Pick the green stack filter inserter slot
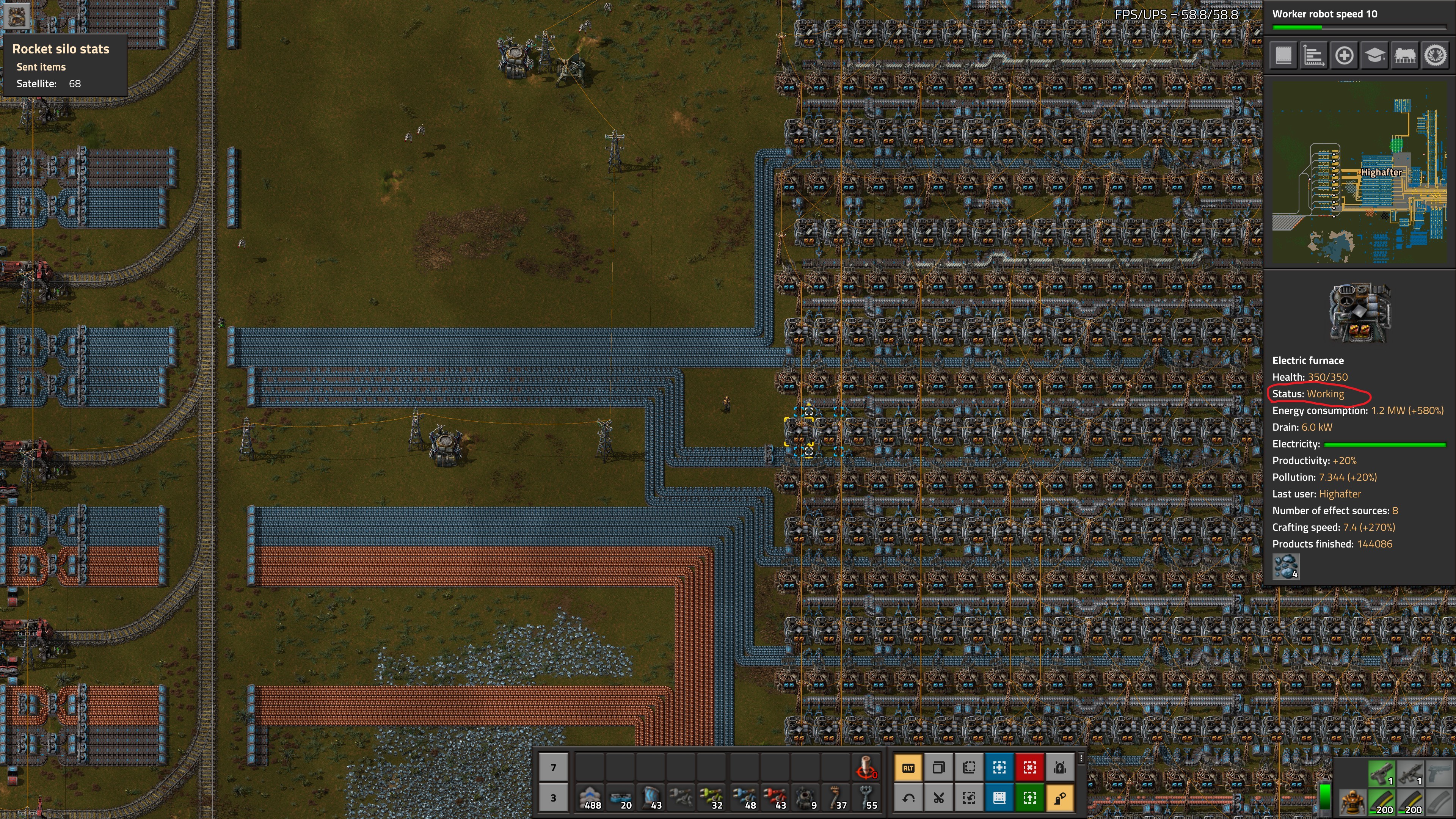The width and height of the screenshot is (1456, 819). [712, 797]
